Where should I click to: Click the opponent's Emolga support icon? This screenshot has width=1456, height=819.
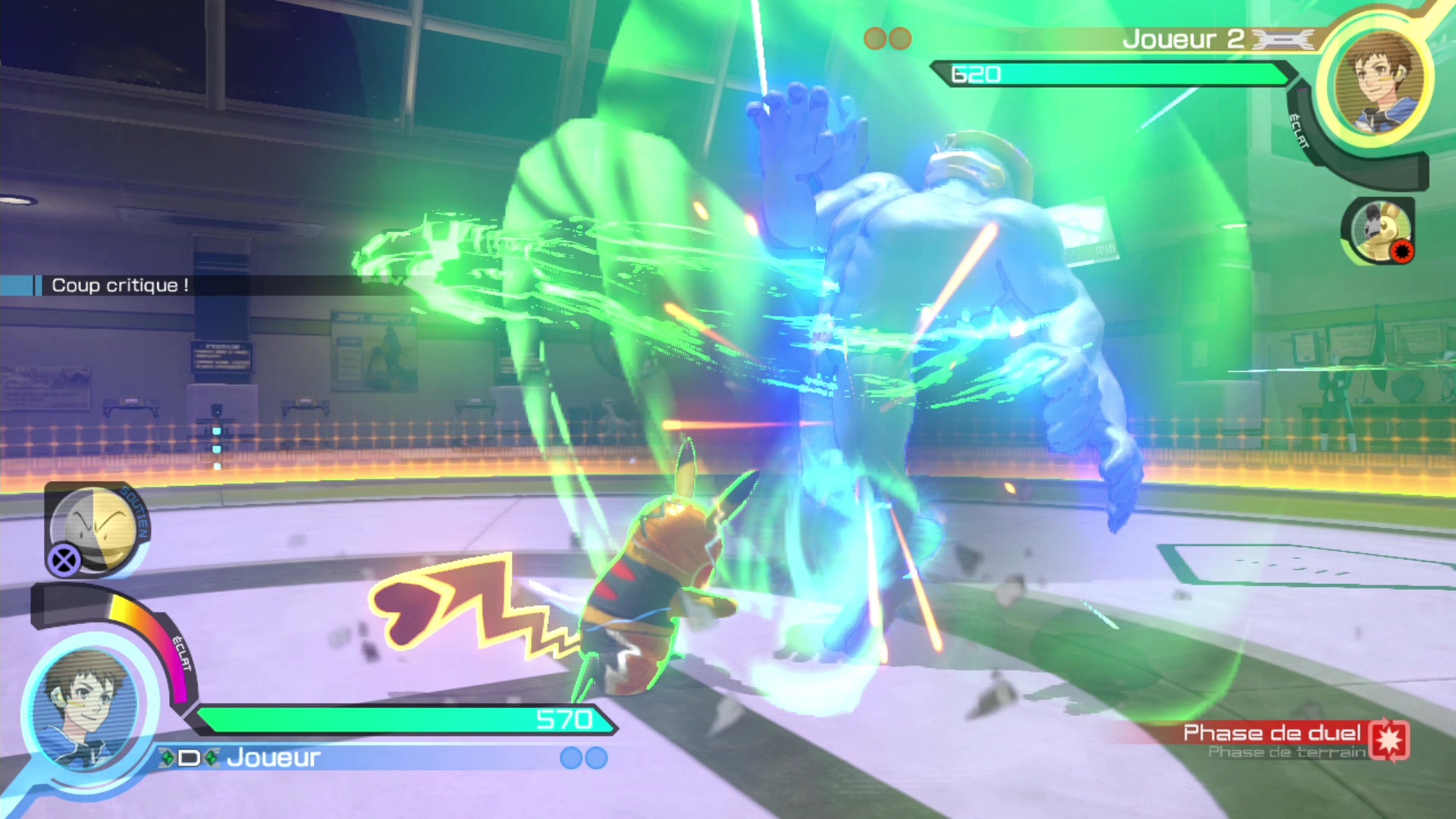[x=1379, y=231]
